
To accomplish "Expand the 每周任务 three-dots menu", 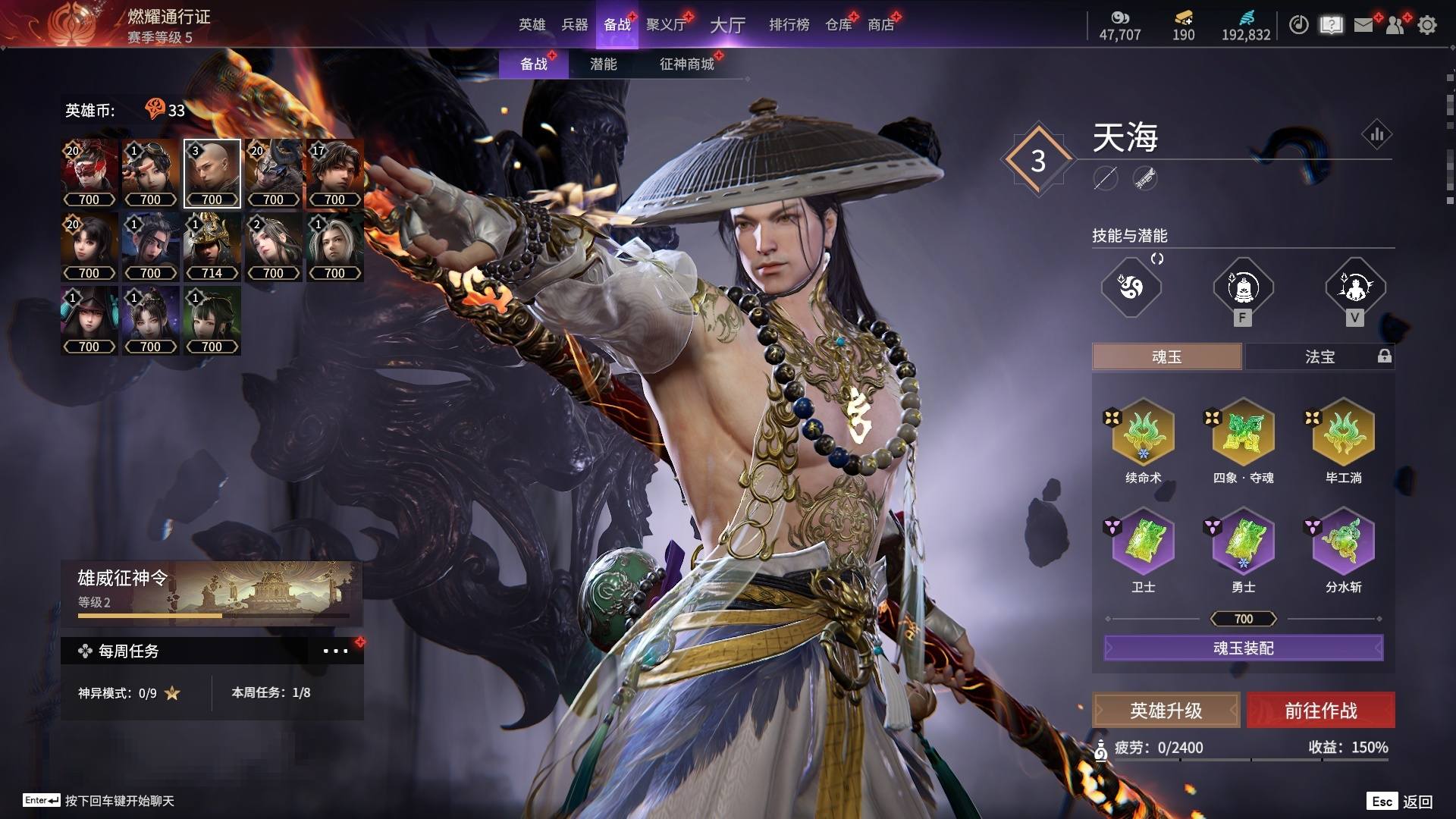I will (x=335, y=651).
